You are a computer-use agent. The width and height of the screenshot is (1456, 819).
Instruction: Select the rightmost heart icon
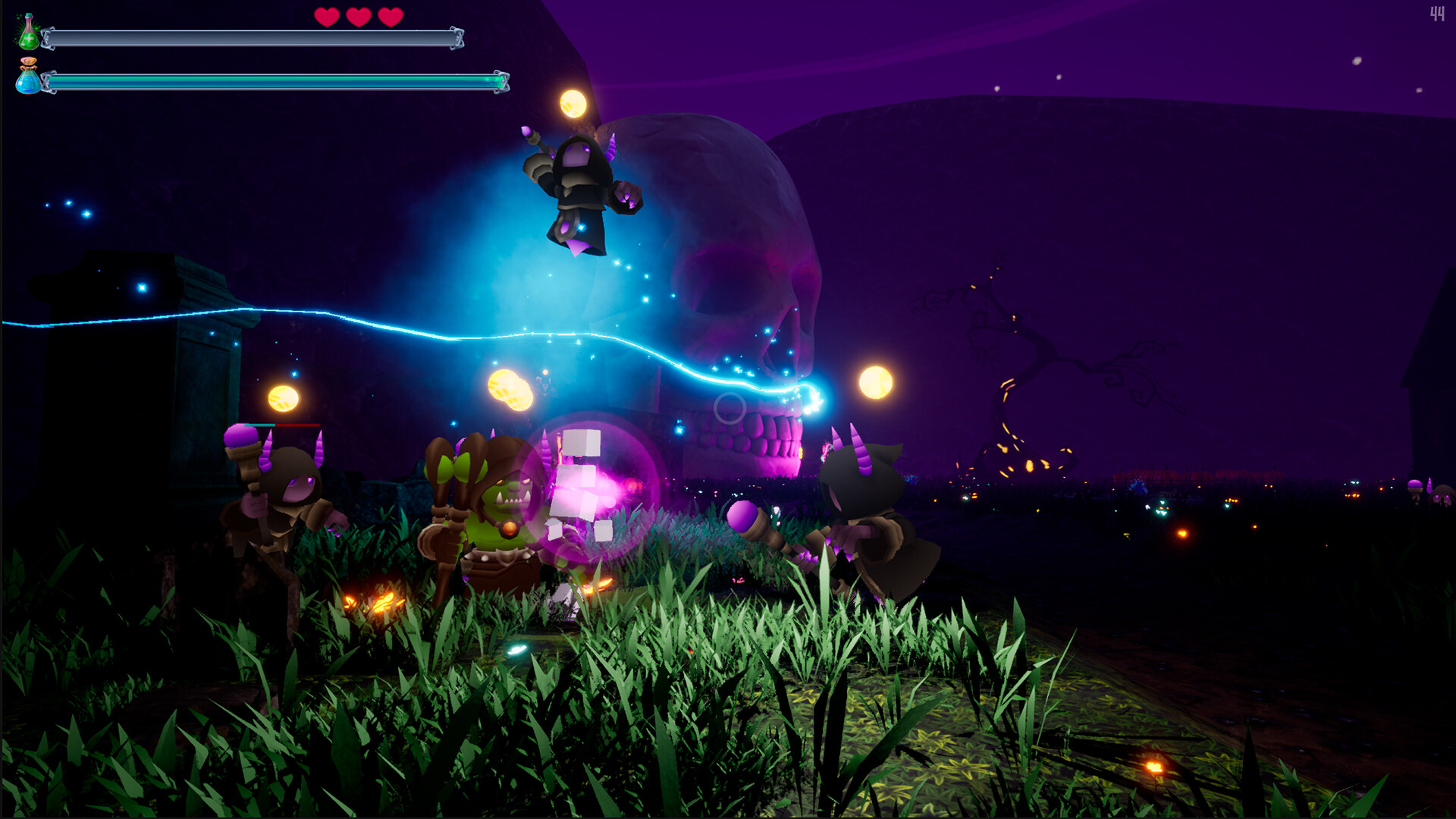coord(391,17)
